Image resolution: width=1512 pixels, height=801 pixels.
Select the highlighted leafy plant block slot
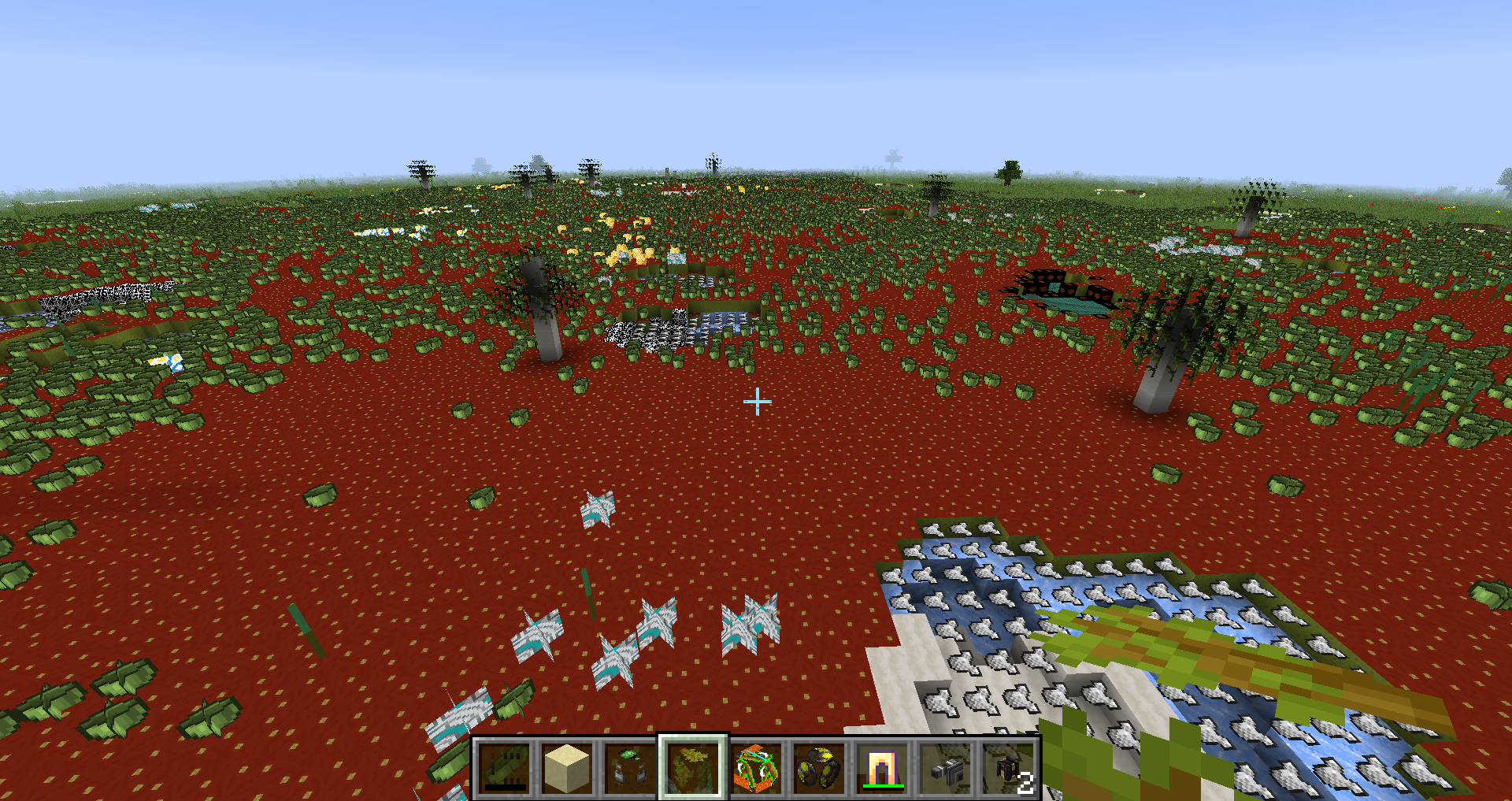(x=693, y=768)
